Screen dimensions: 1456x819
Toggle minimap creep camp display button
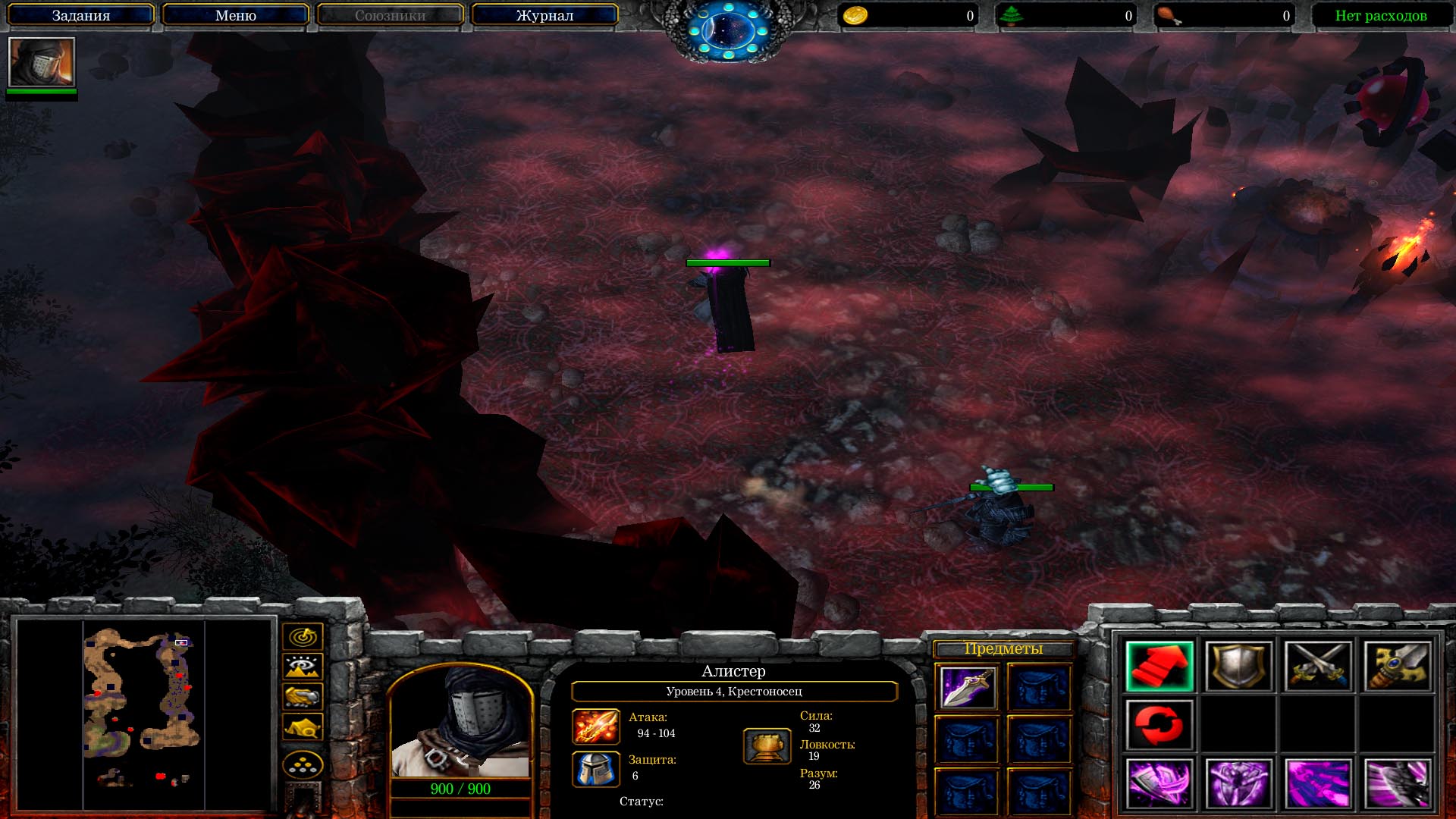click(303, 727)
